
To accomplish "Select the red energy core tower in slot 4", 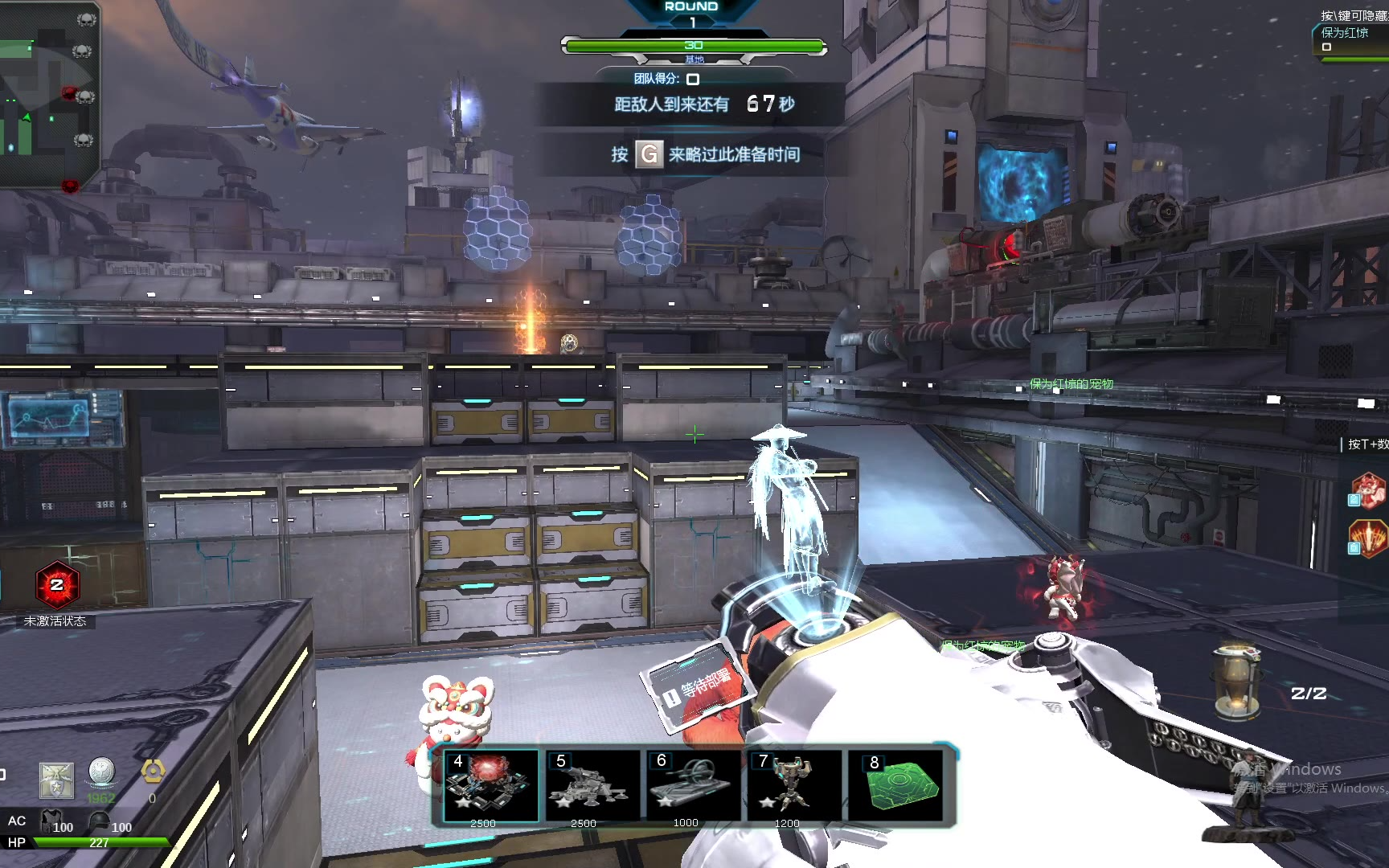I will click(x=490, y=785).
